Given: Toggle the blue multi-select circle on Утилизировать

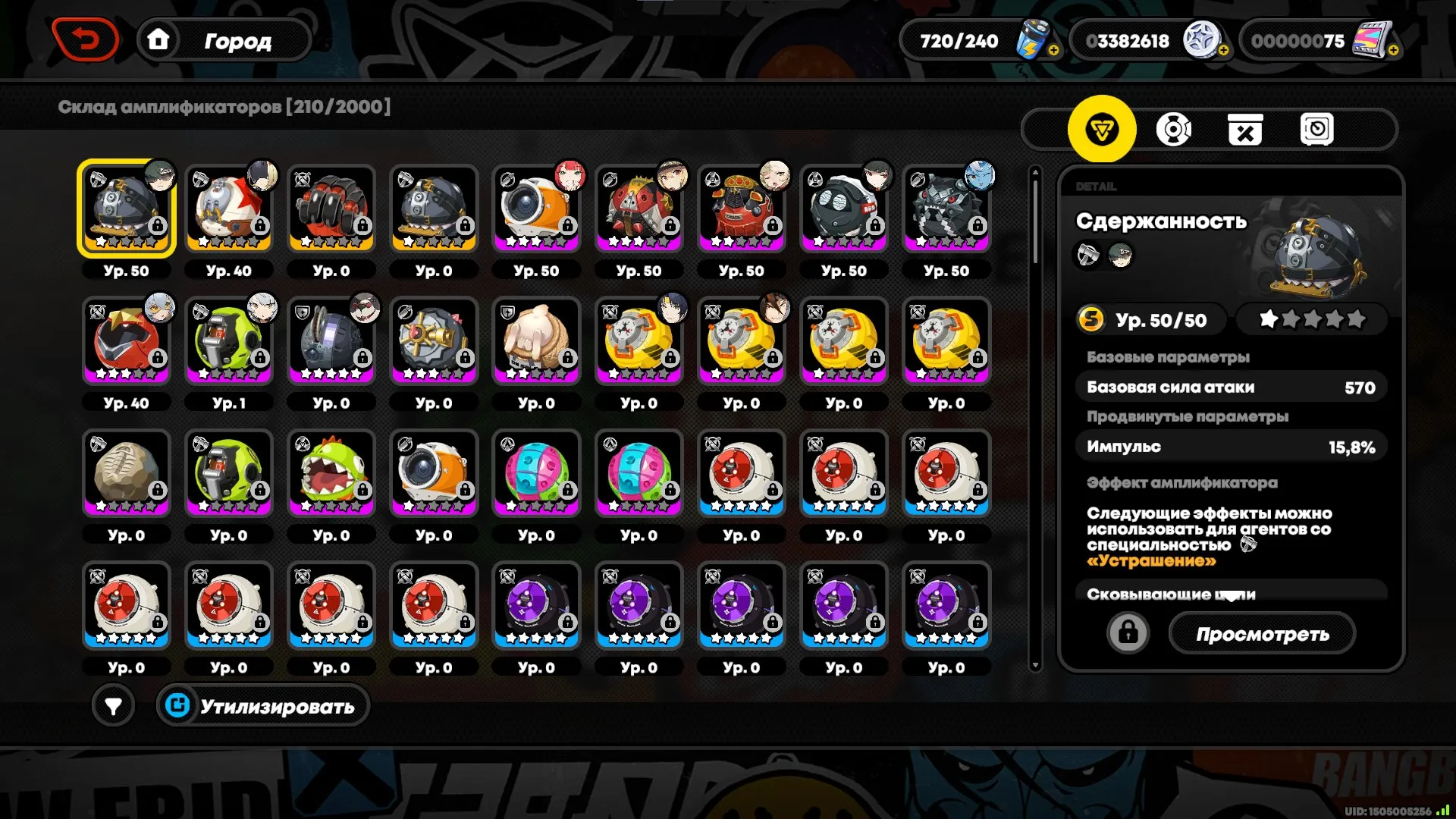Looking at the screenshot, I should 179,705.
